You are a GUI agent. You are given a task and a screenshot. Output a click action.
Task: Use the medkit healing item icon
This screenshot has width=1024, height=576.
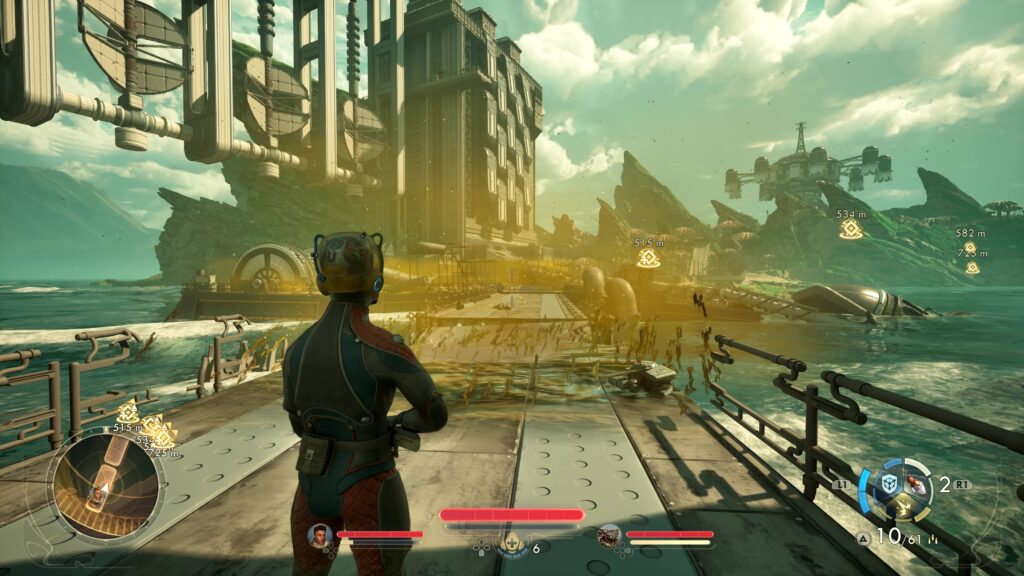coord(511,543)
